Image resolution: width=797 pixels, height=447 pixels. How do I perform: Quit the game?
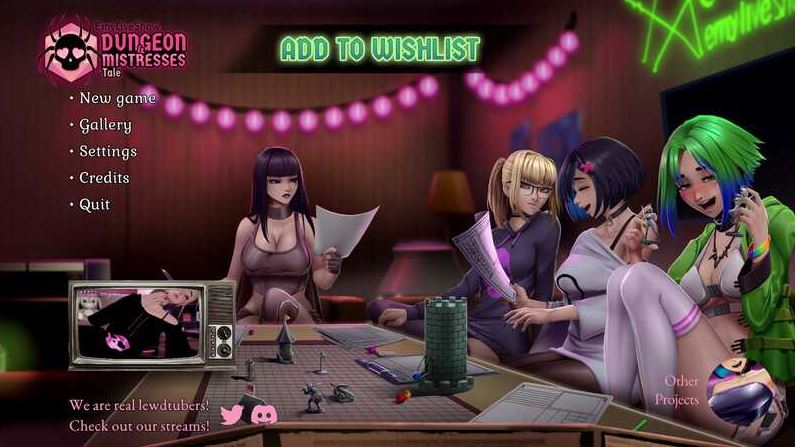click(x=95, y=205)
